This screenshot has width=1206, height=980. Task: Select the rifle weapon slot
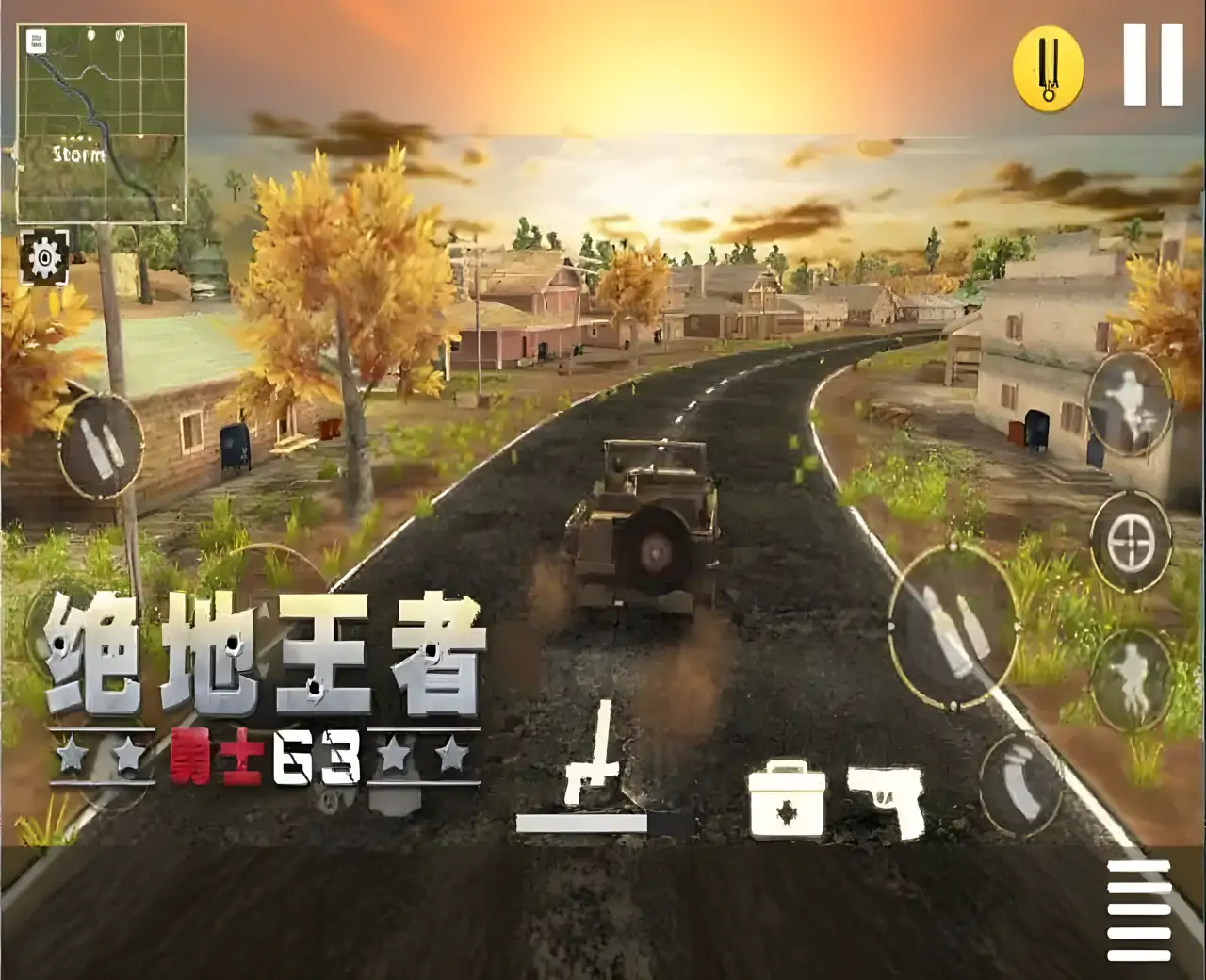[x=595, y=771]
